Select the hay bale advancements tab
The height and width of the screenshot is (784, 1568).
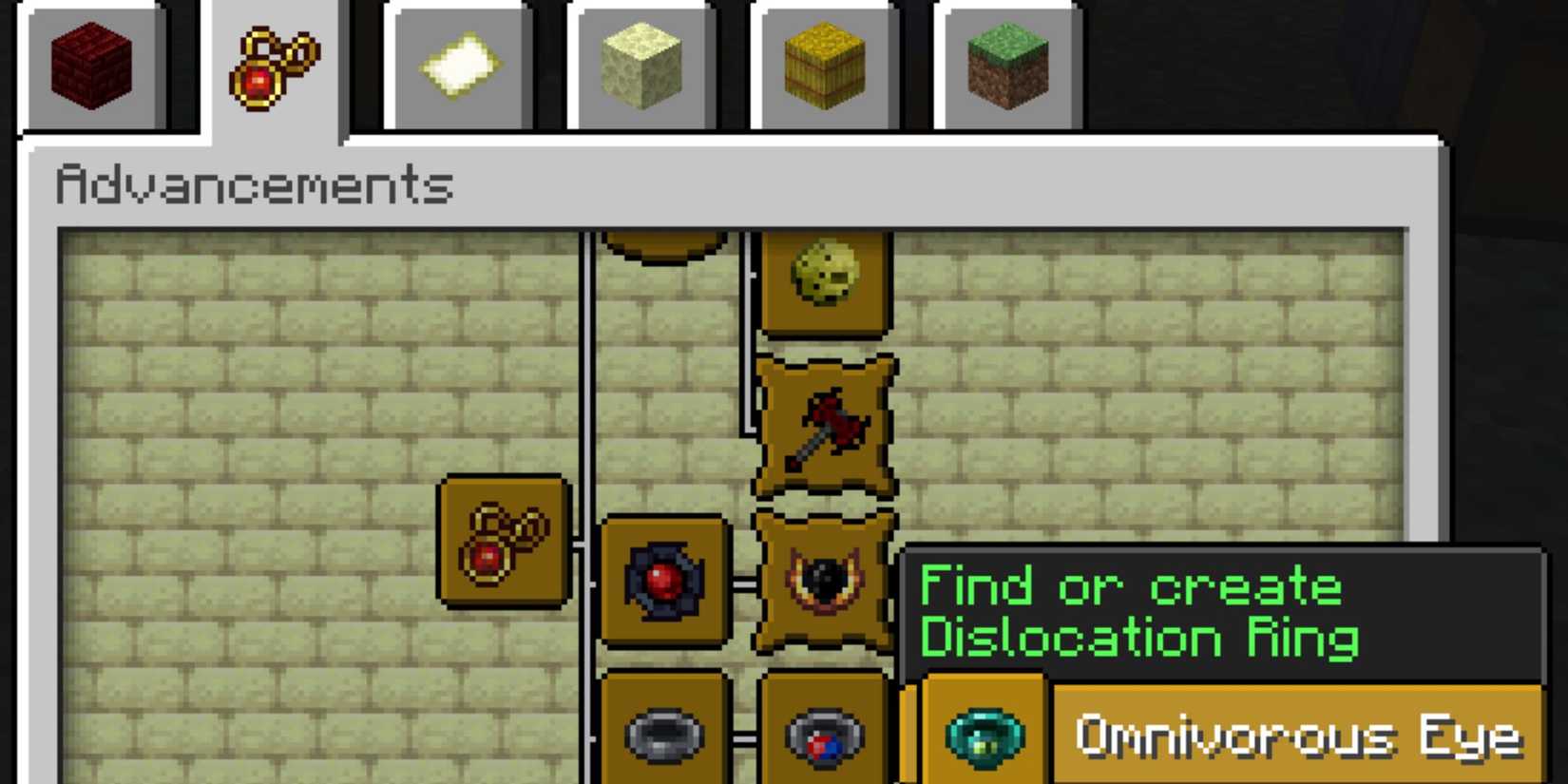pos(823,63)
